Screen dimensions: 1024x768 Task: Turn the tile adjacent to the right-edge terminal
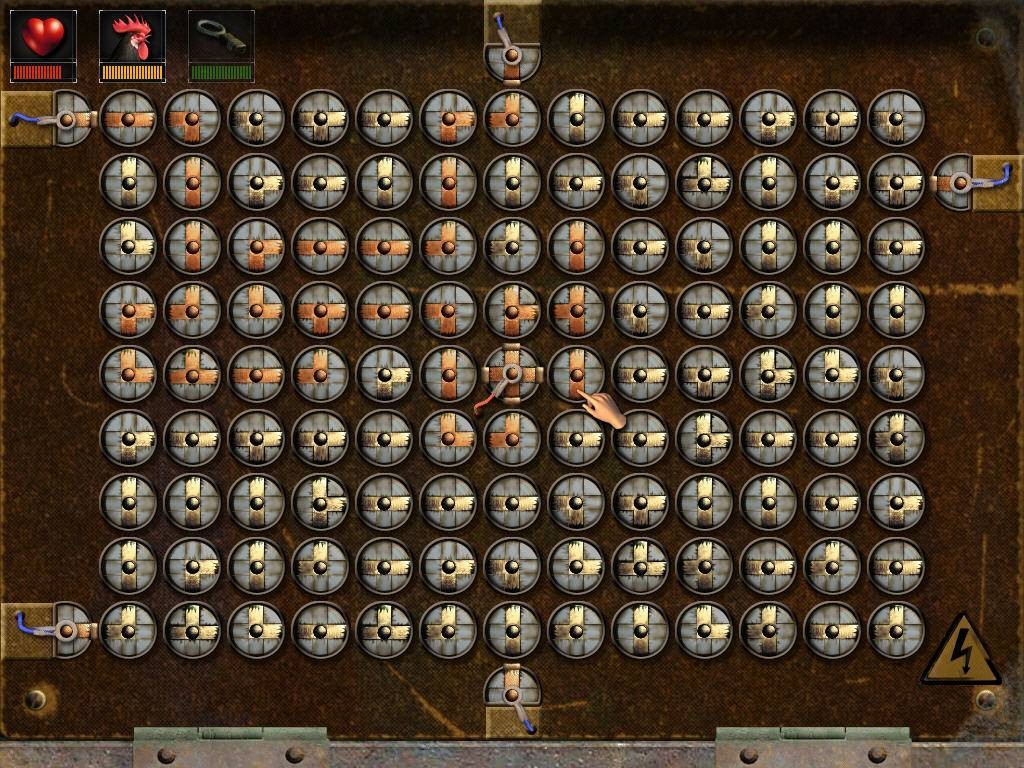pos(896,182)
